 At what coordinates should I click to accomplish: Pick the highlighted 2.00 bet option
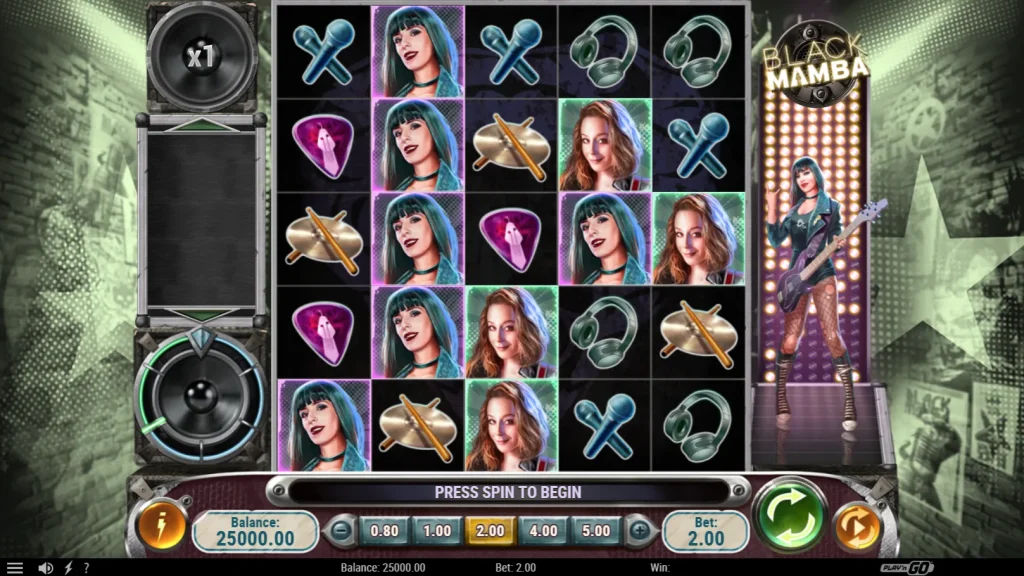click(490, 531)
